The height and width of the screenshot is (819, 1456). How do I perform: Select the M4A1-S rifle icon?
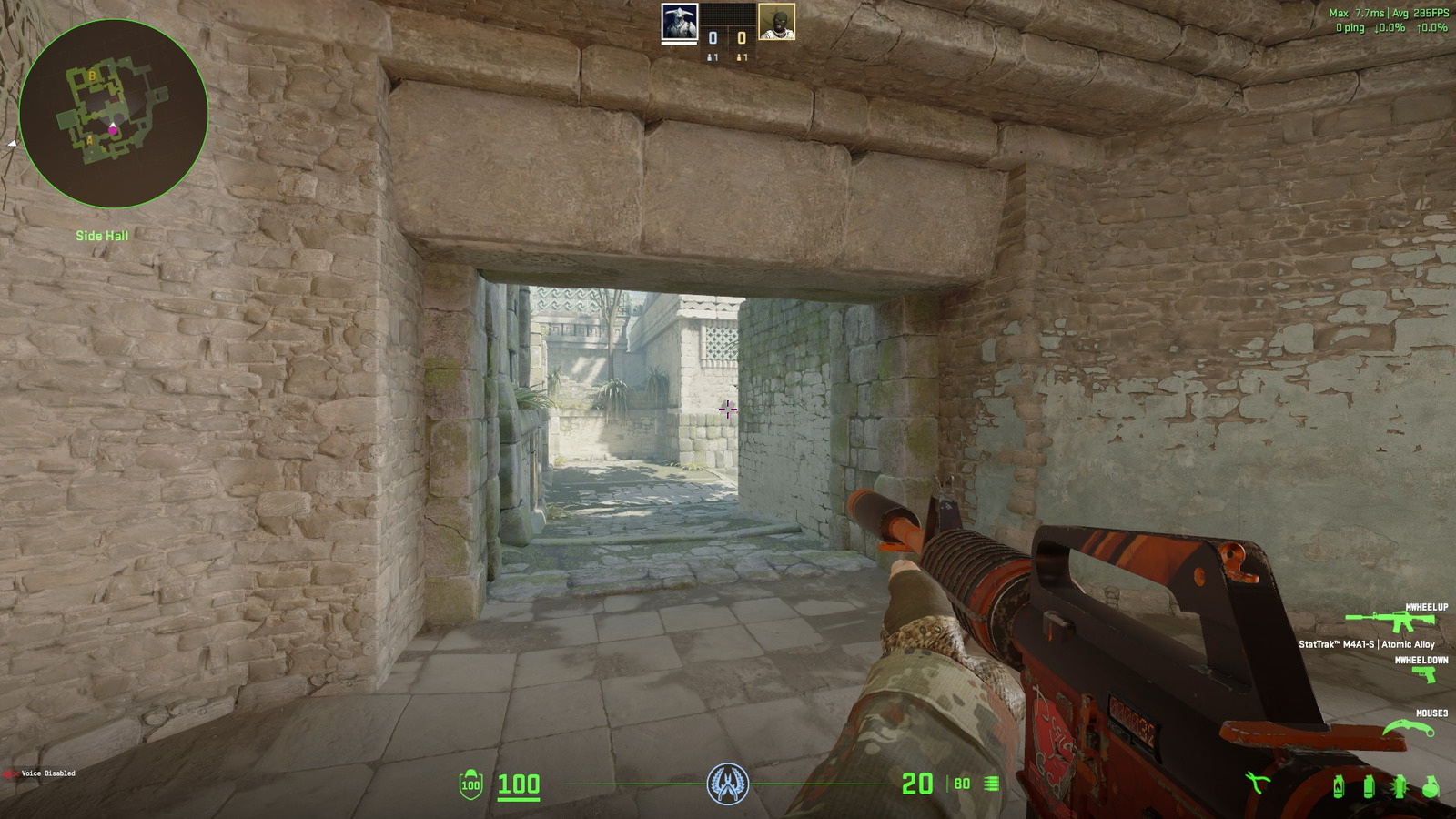[x=1390, y=620]
